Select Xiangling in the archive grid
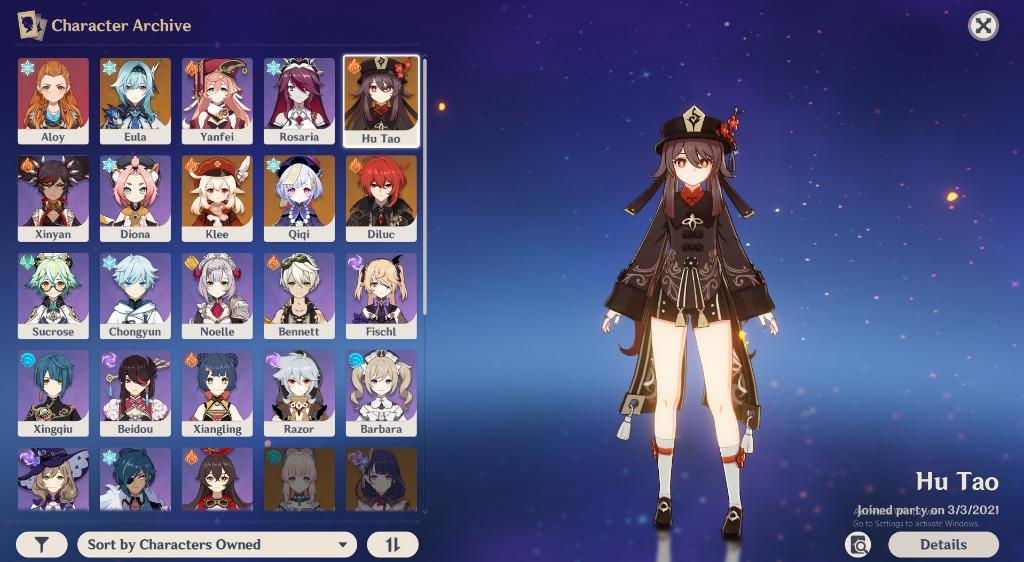The height and width of the screenshot is (562, 1024). click(217, 393)
